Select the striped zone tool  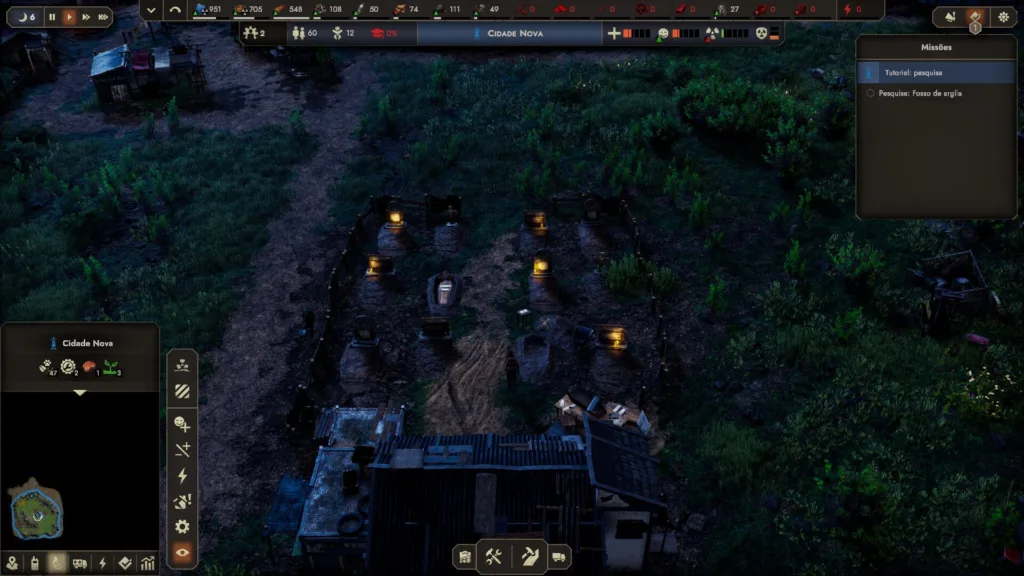[x=182, y=391]
